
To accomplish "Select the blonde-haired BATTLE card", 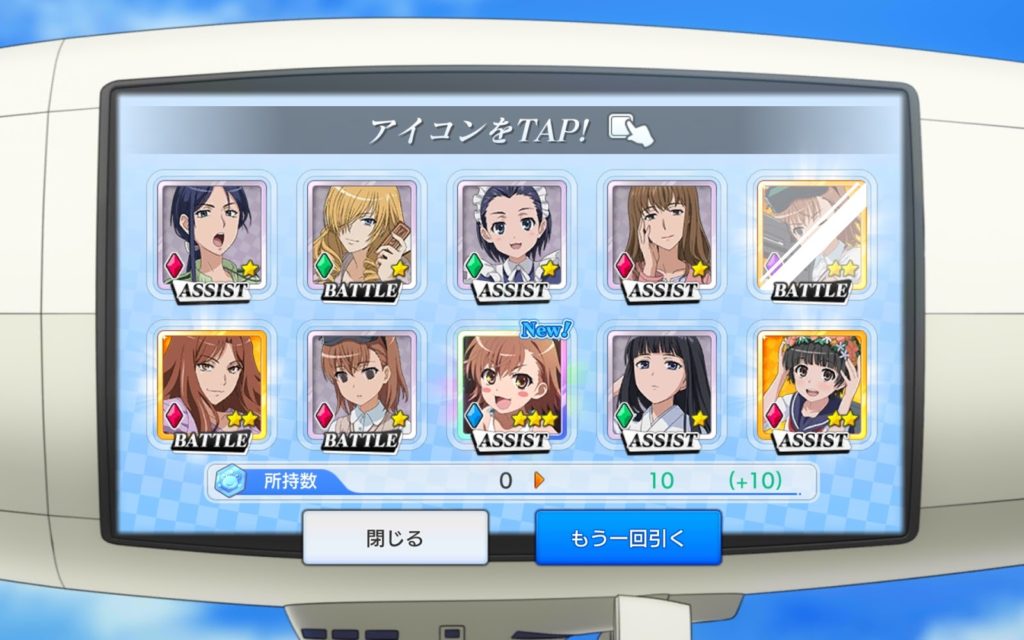I will [361, 237].
